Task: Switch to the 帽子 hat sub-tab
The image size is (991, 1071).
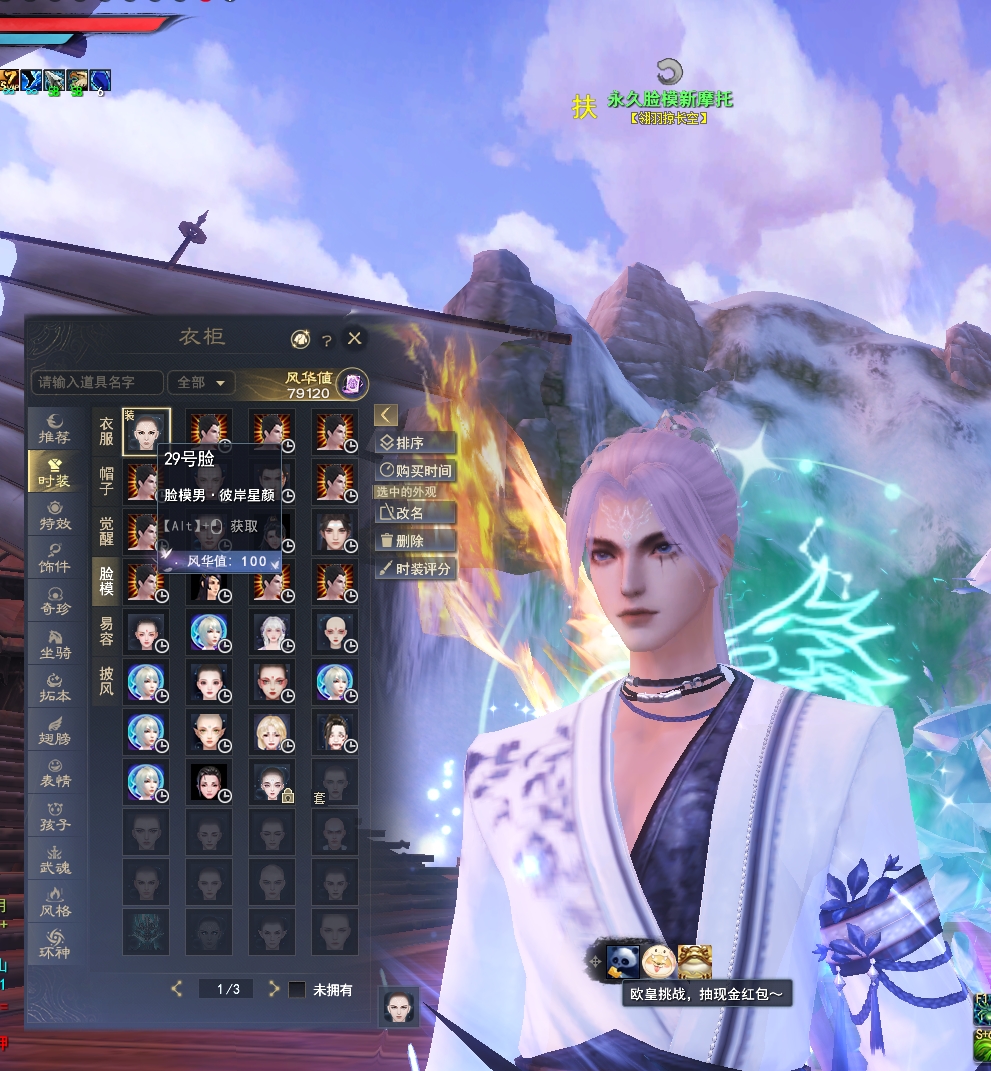Action: (x=106, y=479)
